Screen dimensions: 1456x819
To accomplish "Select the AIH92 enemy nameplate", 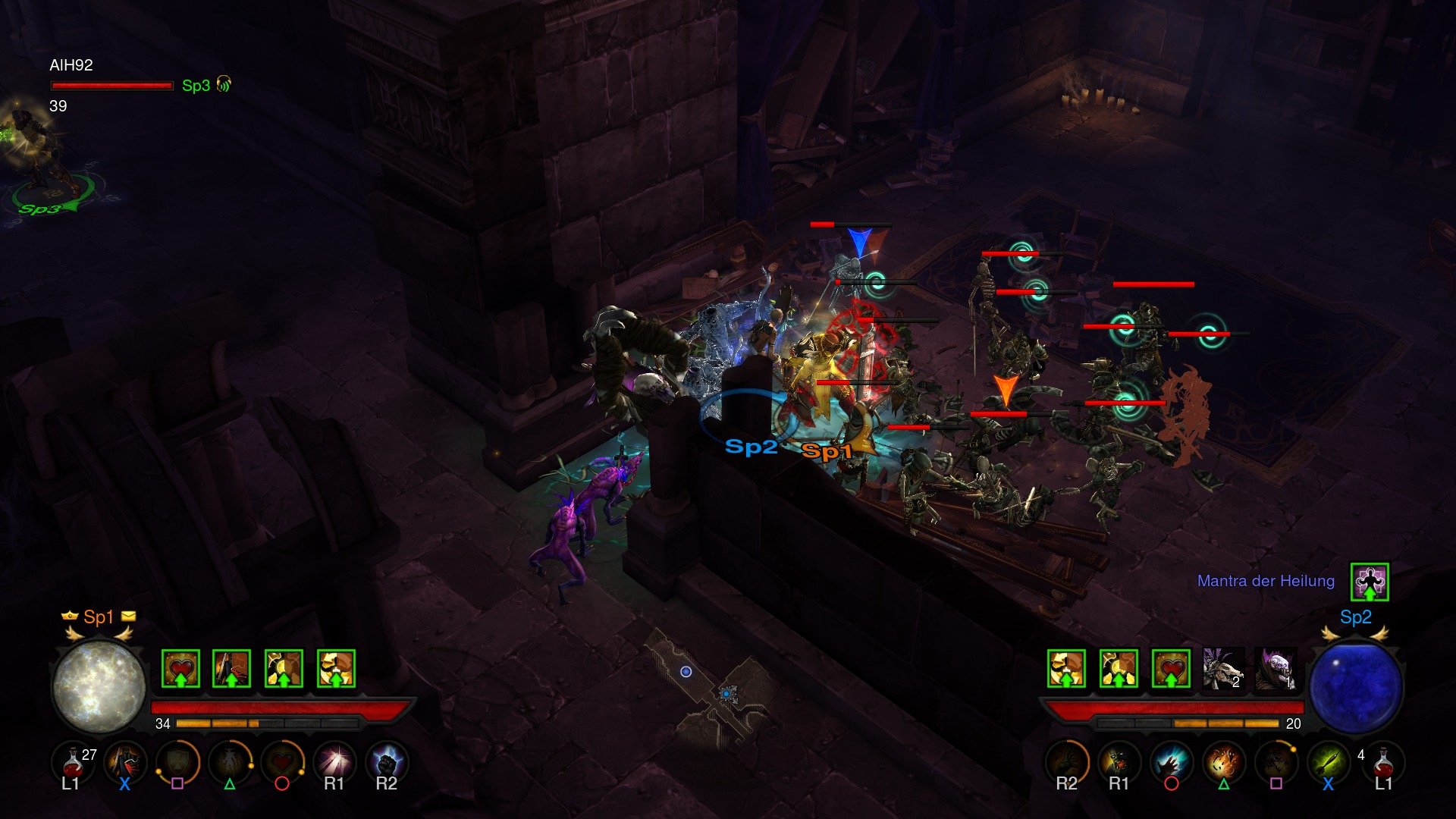I will click(72, 67).
